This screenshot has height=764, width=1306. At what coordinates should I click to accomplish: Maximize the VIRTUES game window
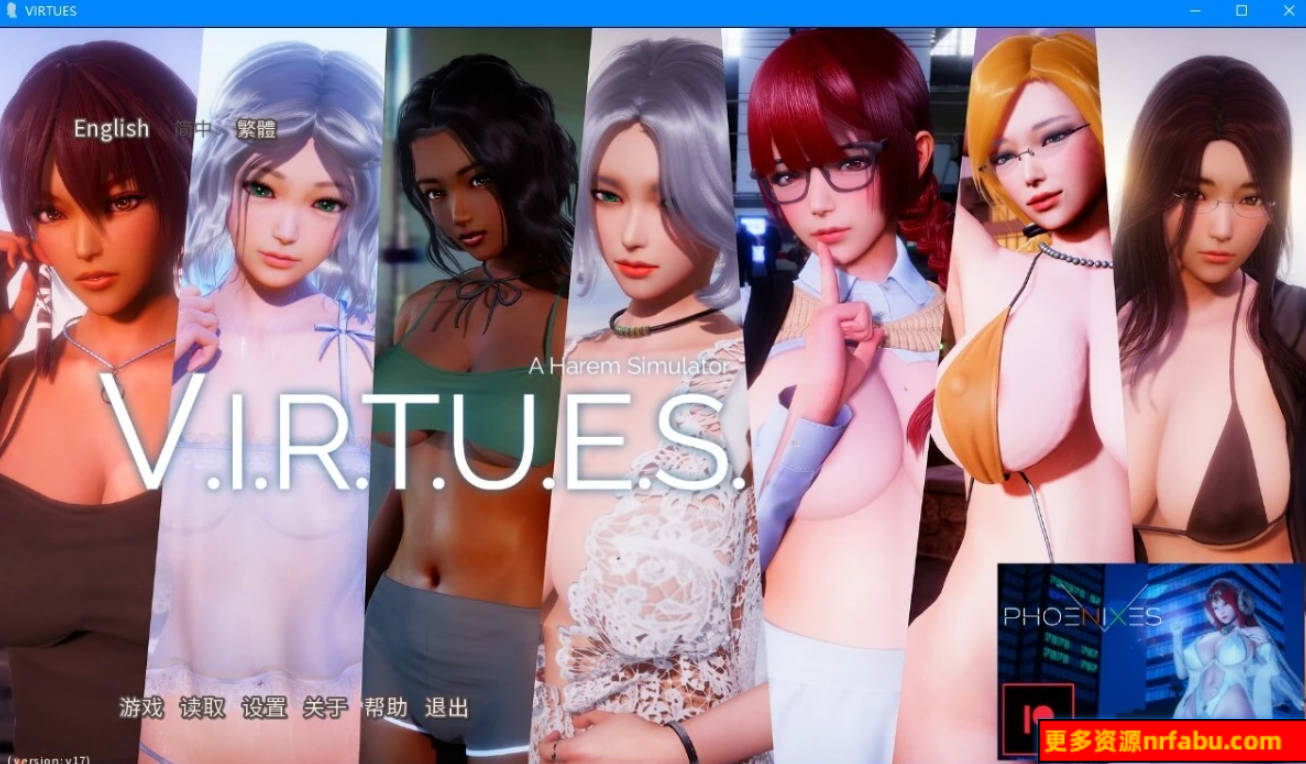click(x=1241, y=11)
